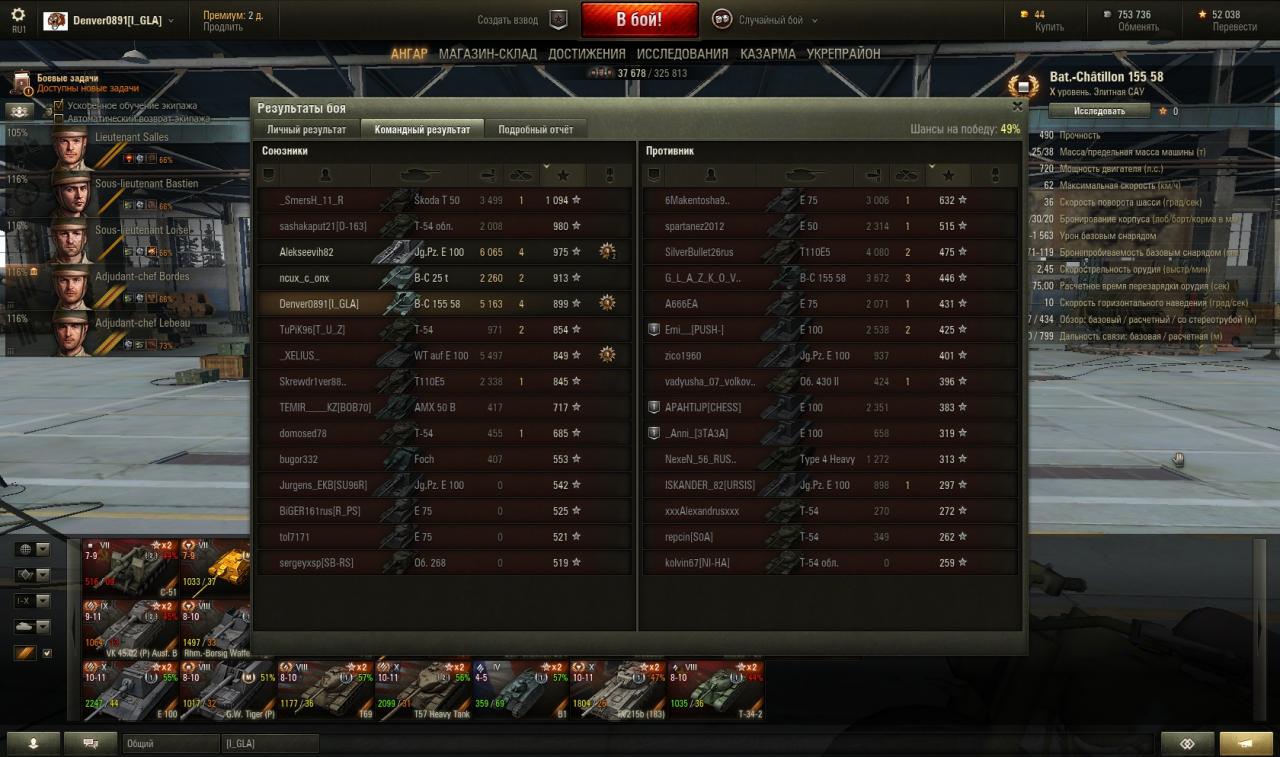The width and height of the screenshot is (1280, 757).
Task: Select the Командный результат tab
Action: (422, 130)
